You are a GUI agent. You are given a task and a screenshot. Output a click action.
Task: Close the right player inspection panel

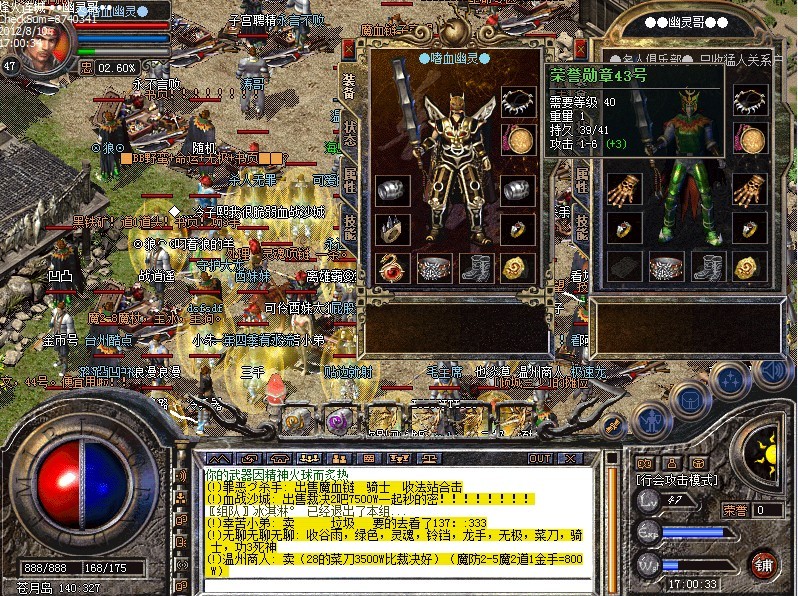pyautogui.click(x=581, y=48)
